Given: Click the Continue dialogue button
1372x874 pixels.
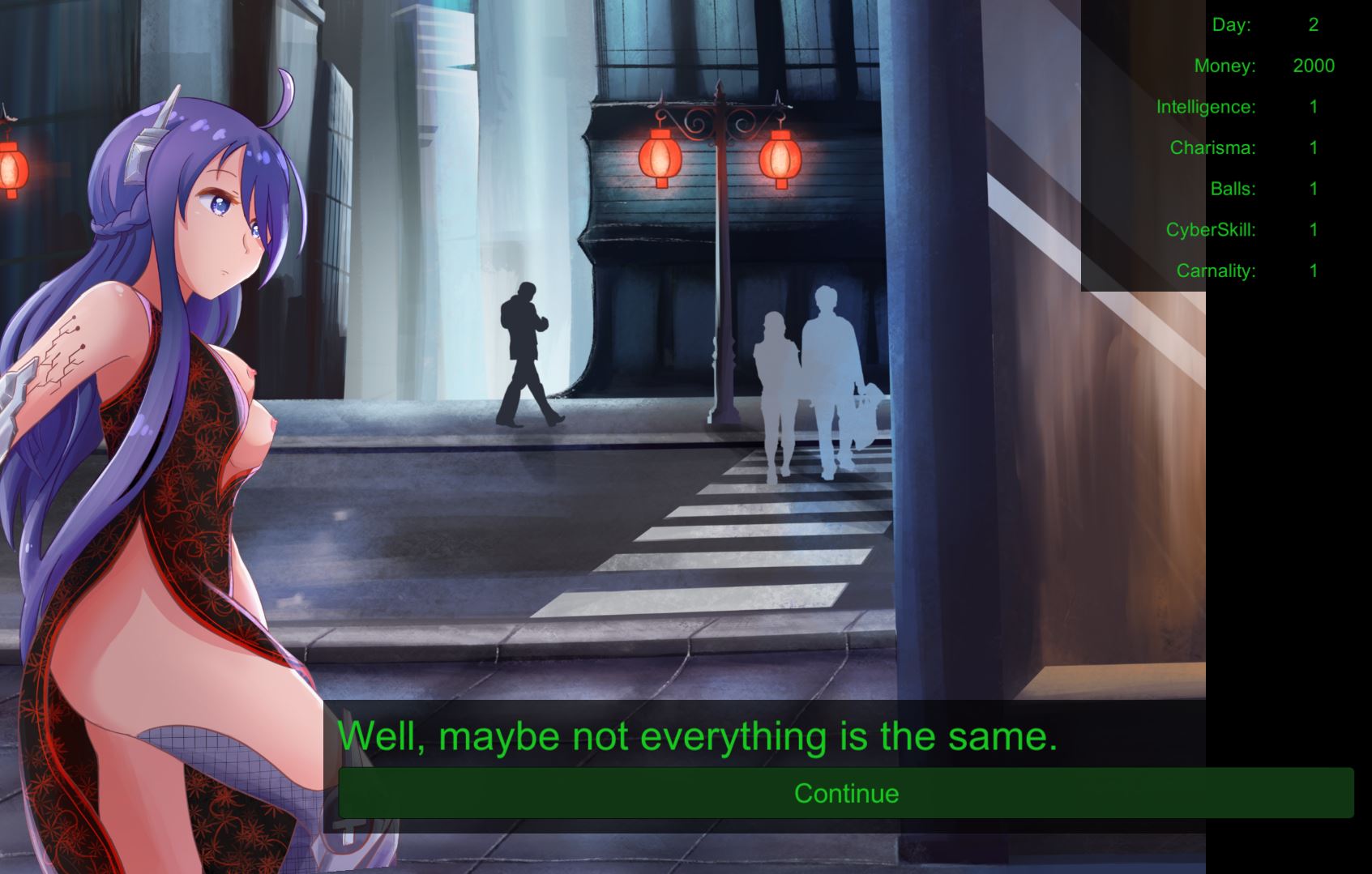Looking at the screenshot, I should pyautogui.click(x=846, y=793).
